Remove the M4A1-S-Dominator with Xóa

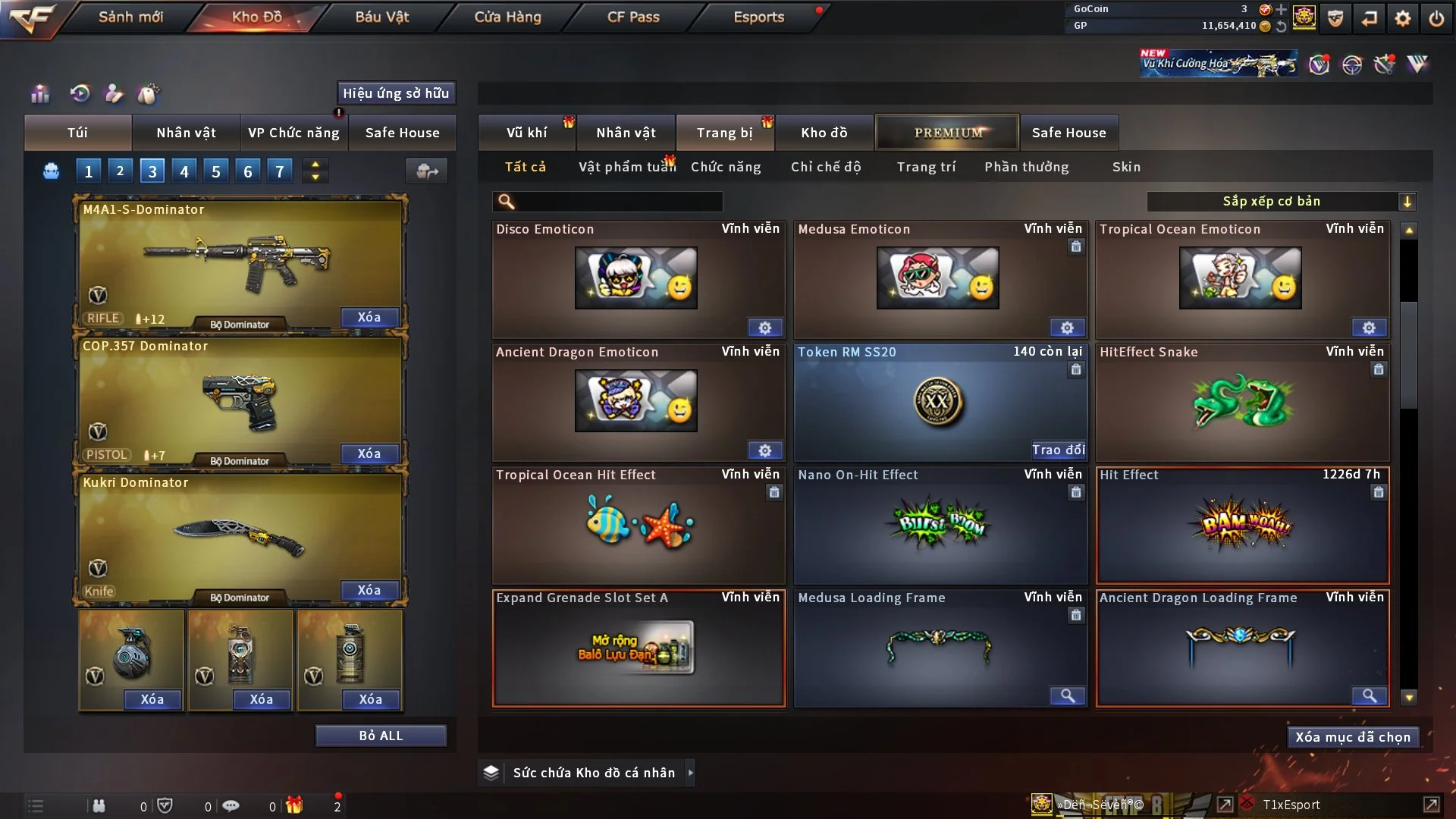tap(369, 317)
